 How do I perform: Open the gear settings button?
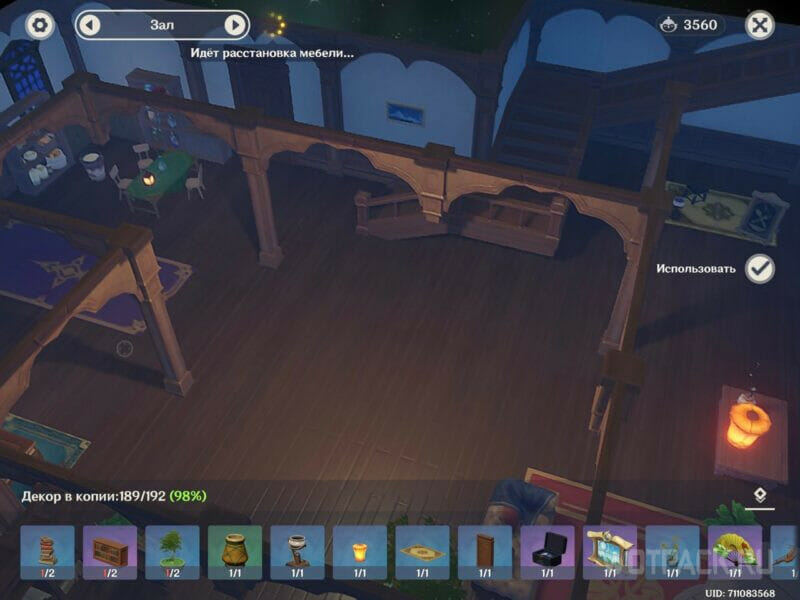pos(40,25)
